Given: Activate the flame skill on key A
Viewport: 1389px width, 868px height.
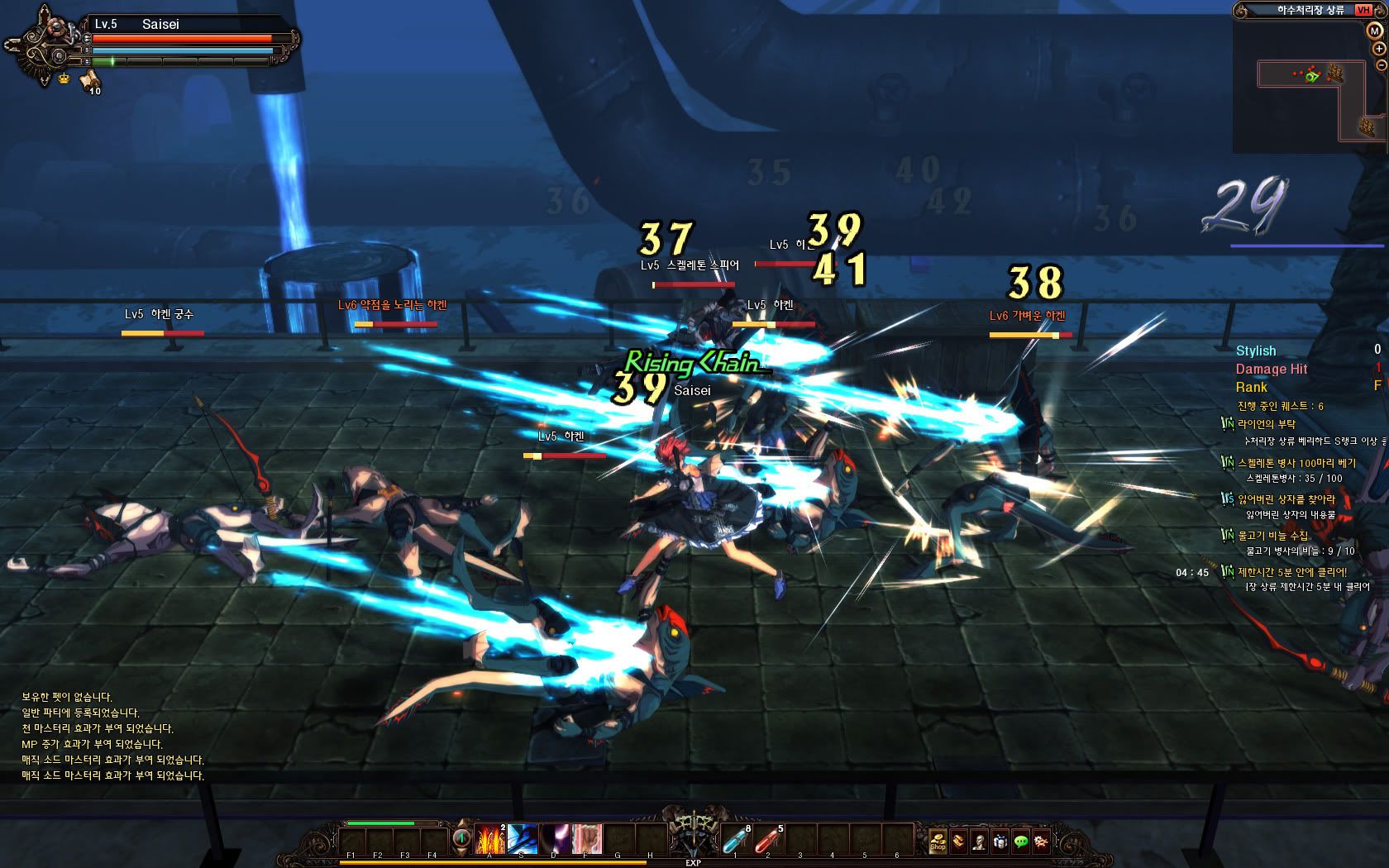Looking at the screenshot, I should [x=490, y=839].
